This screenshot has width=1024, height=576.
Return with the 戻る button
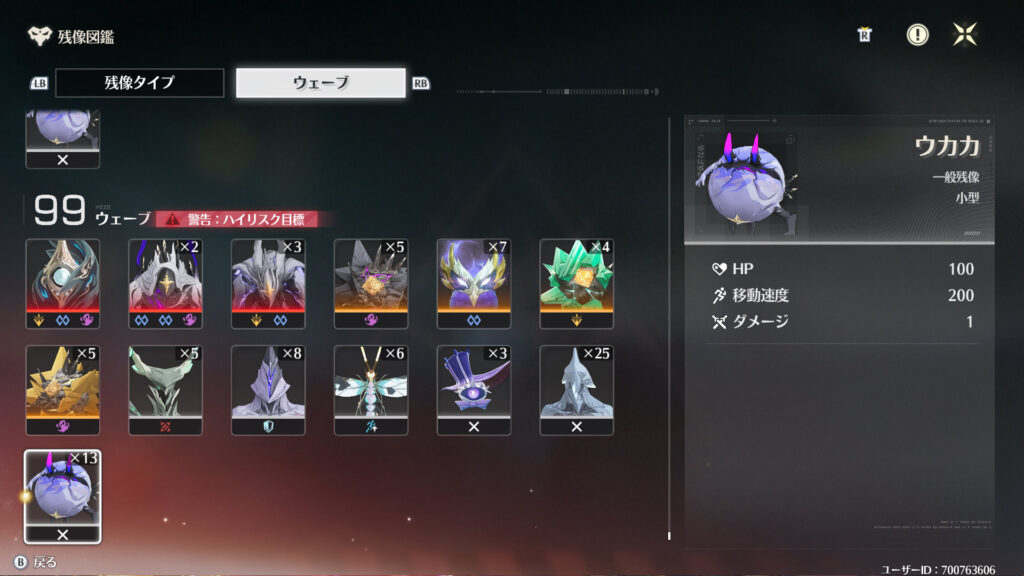36,562
